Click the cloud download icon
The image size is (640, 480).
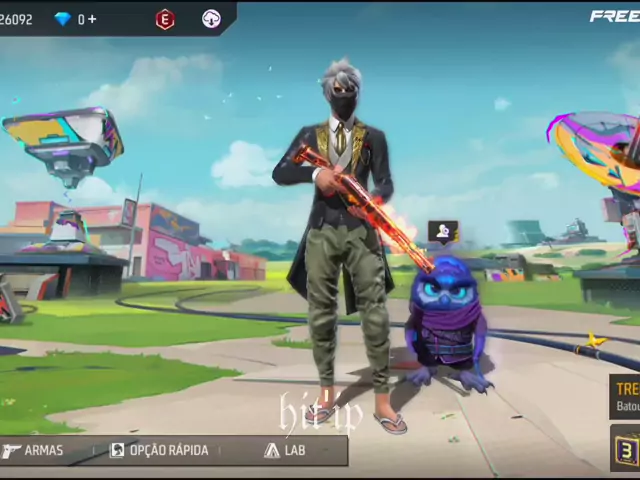click(x=211, y=19)
